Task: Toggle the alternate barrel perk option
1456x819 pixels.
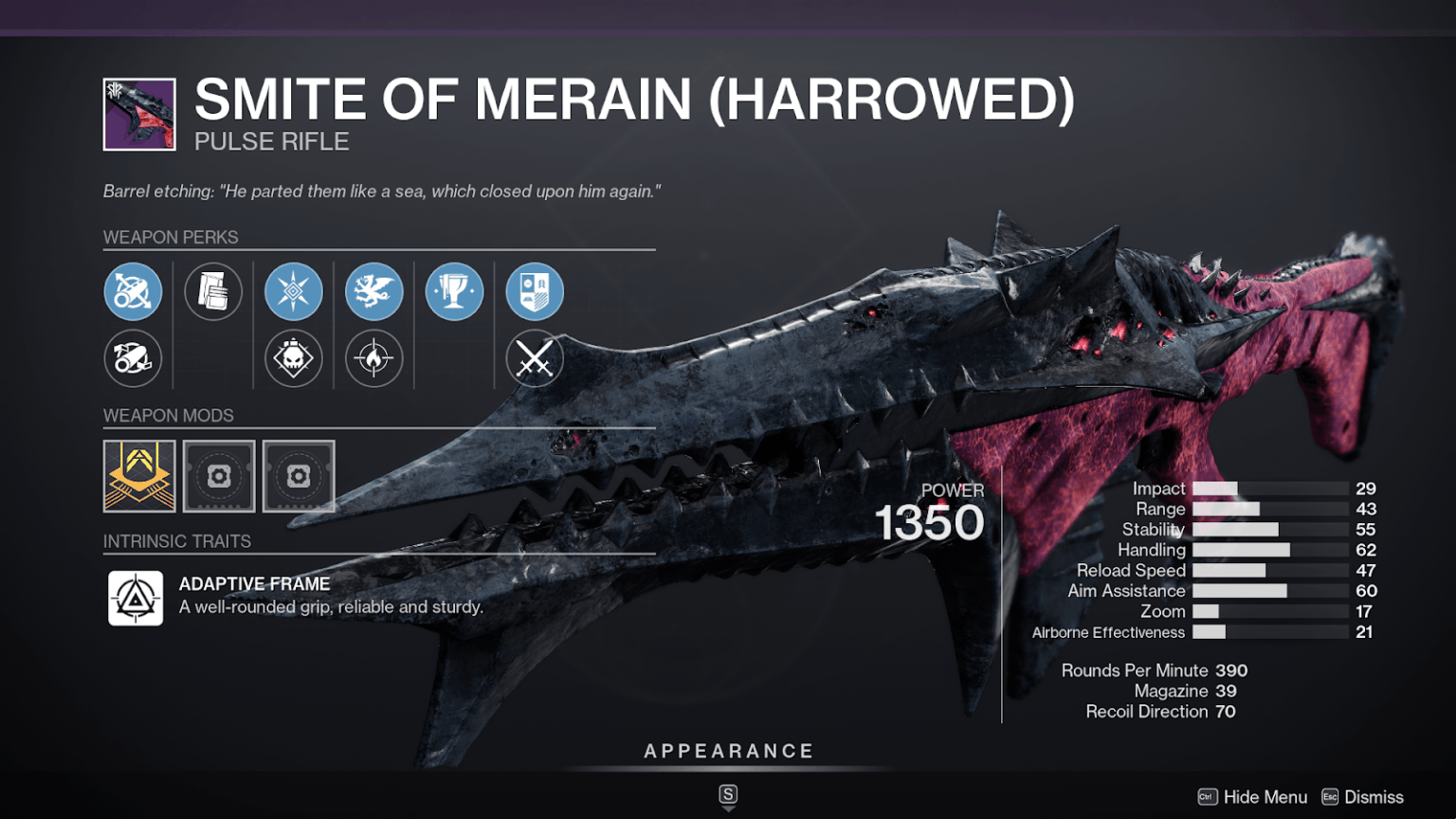Action: coord(134,359)
